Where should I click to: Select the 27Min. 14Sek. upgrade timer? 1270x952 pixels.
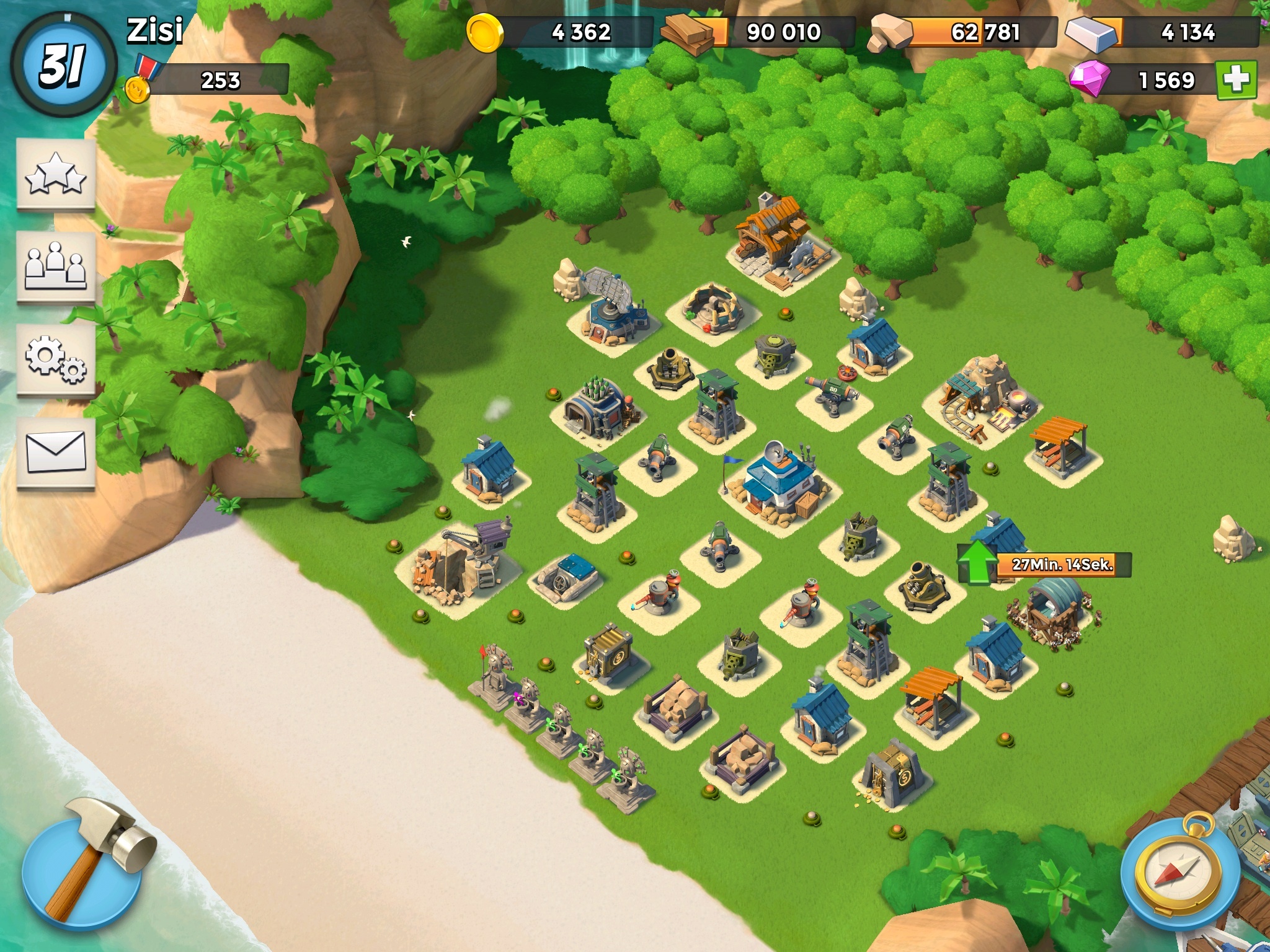[x=1062, y=564]
